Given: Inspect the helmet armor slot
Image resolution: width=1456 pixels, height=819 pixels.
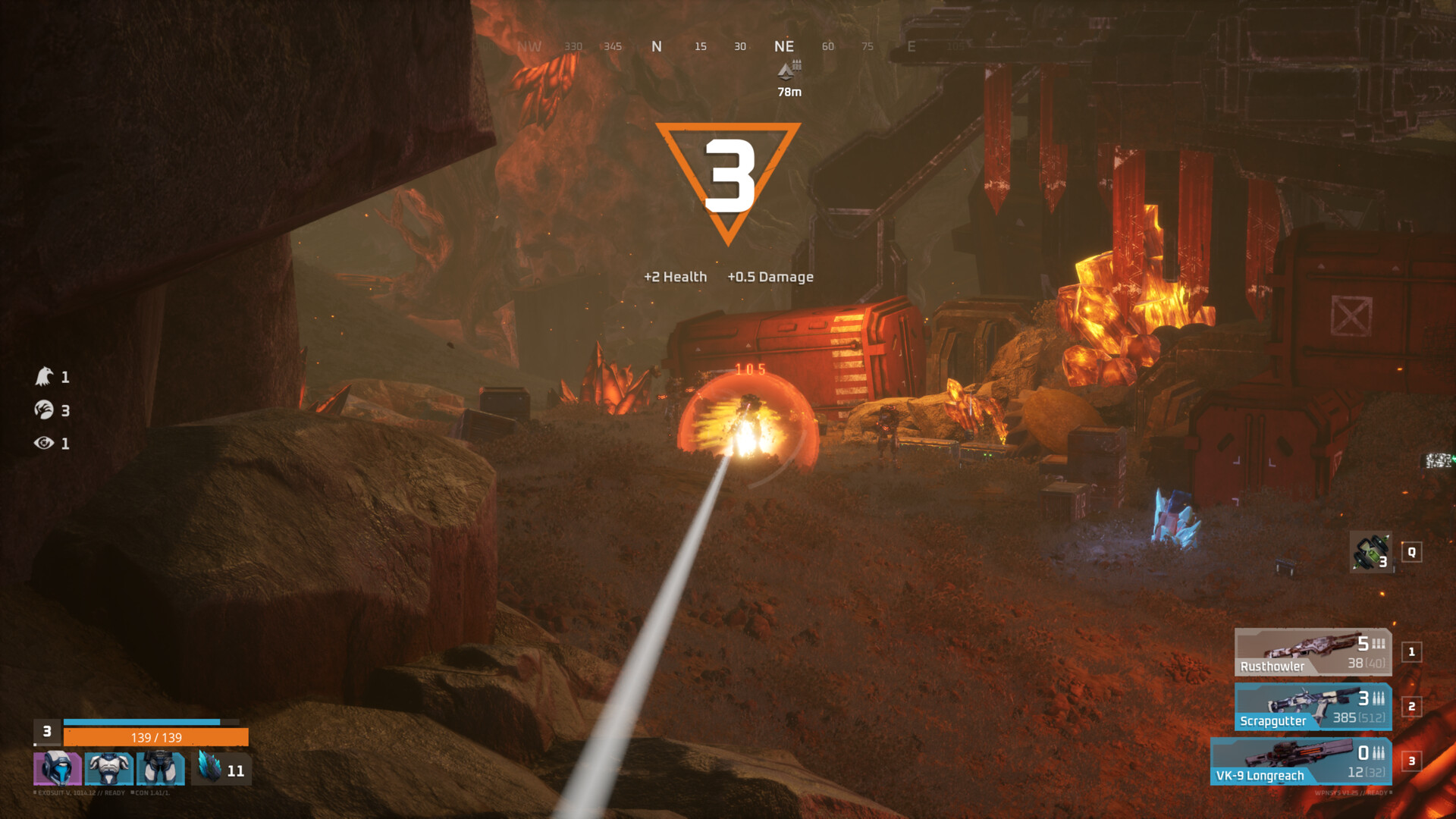Looking at the screenshot, I should [x=57, y=768].
